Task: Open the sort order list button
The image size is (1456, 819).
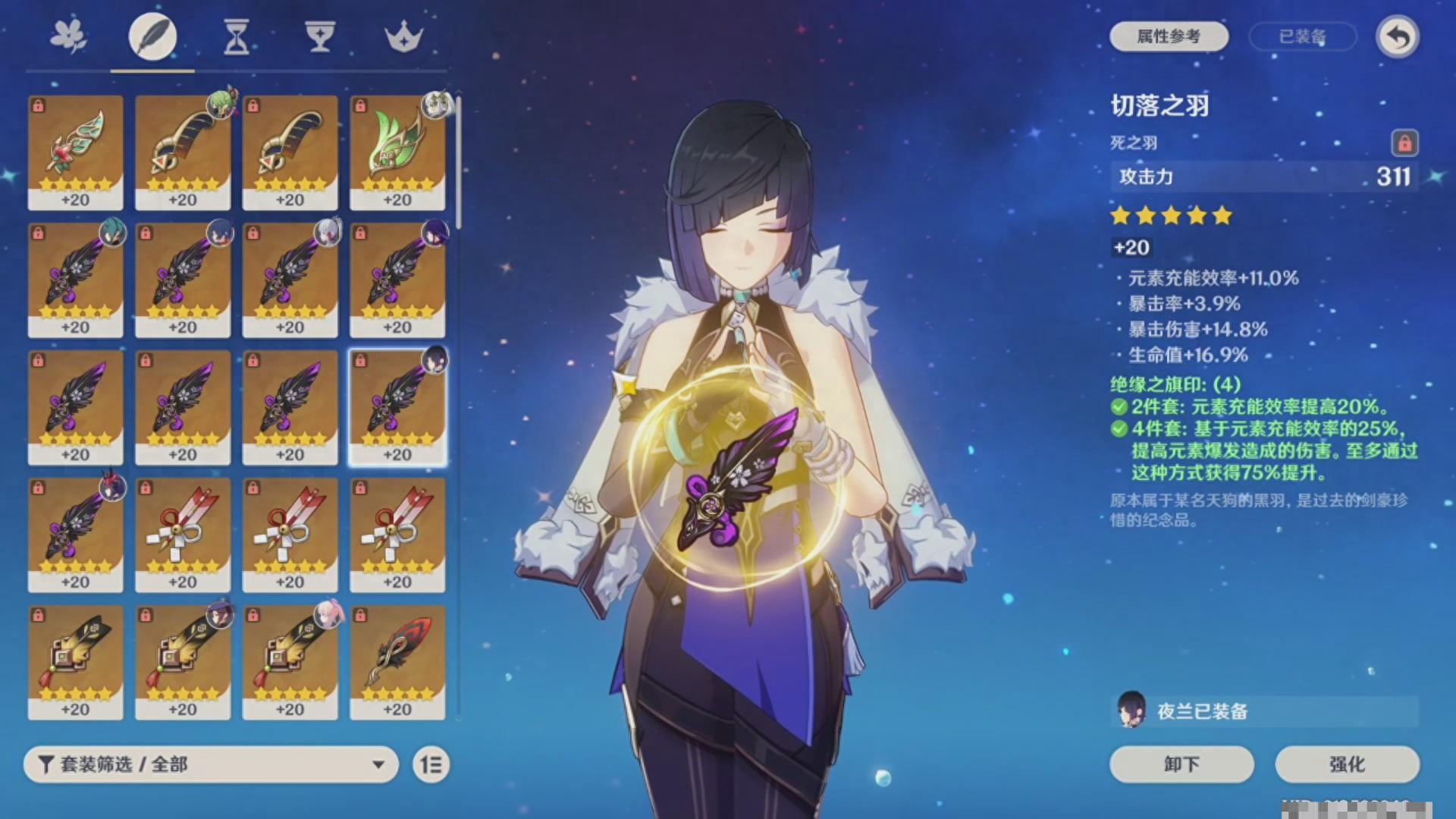Action: (431, 764)
